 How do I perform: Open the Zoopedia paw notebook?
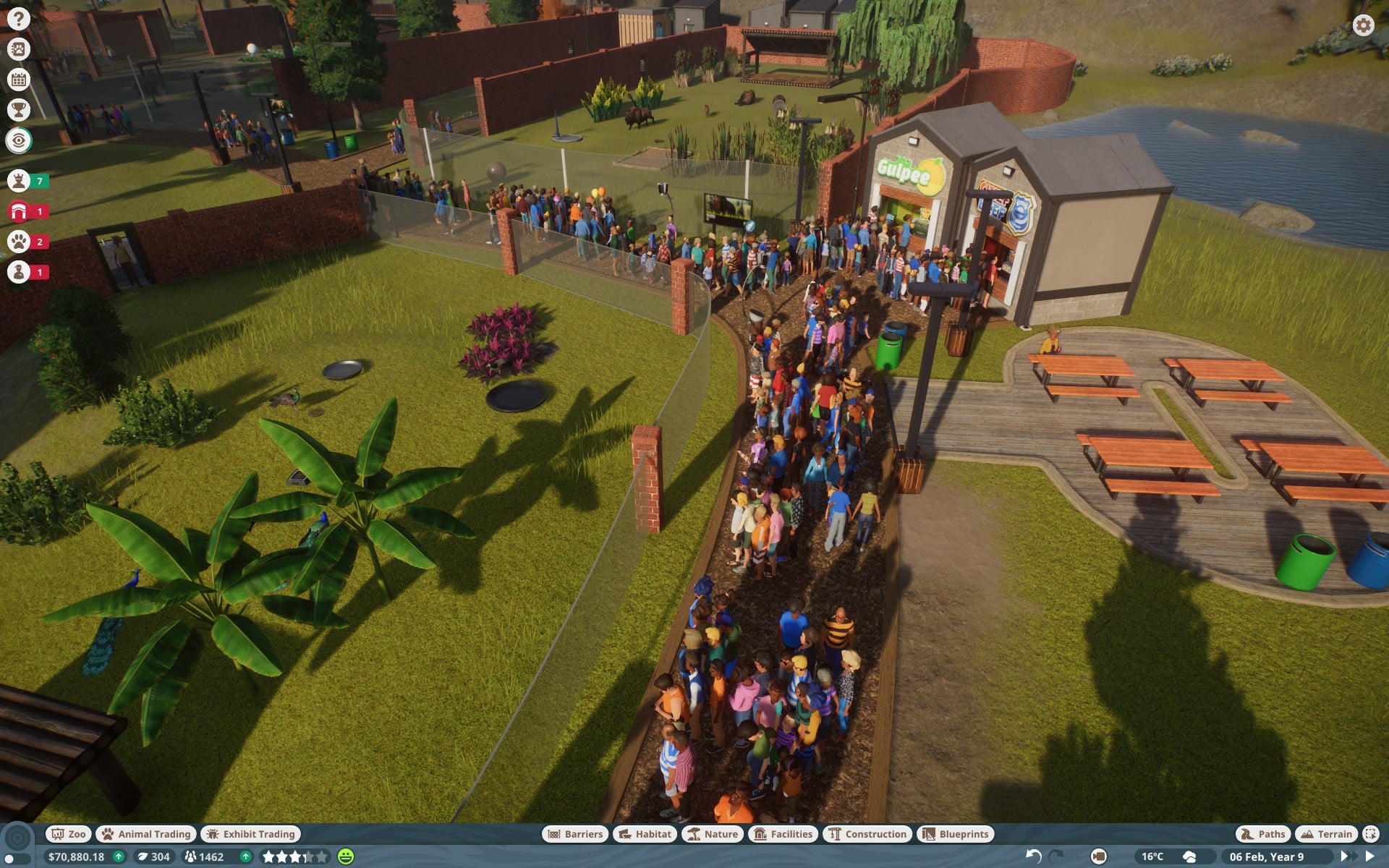[x=18, y=49]
